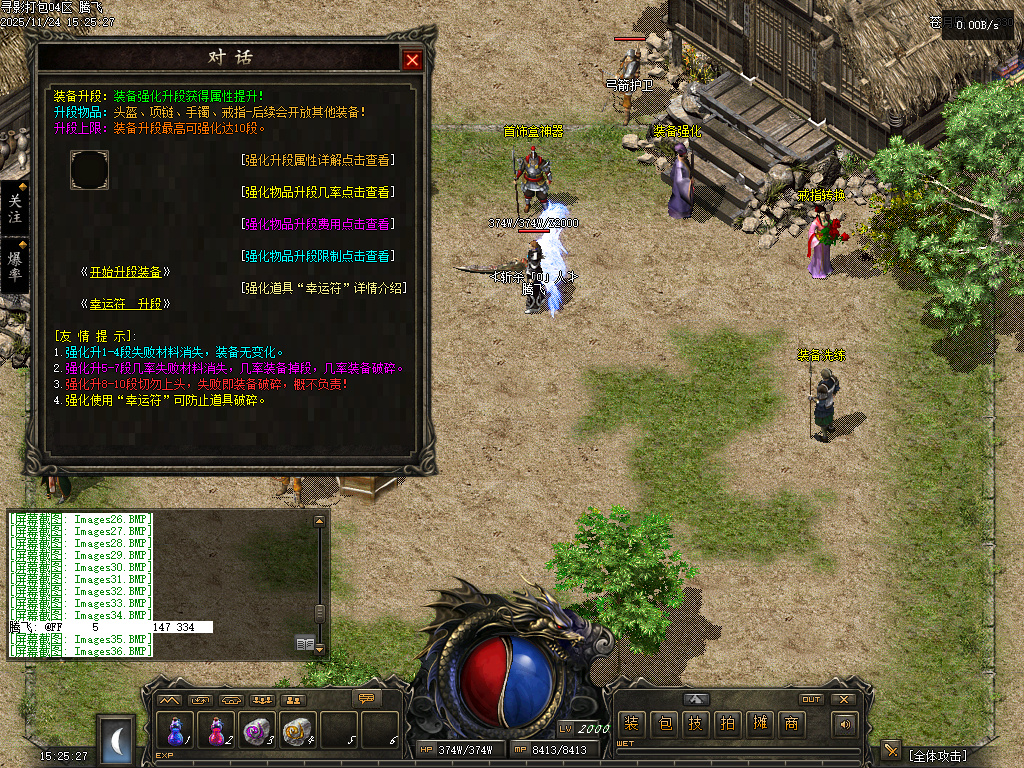Open the bag with 包 button
This screenshot has width=1024, height=768.
click(x=663, y=724)
